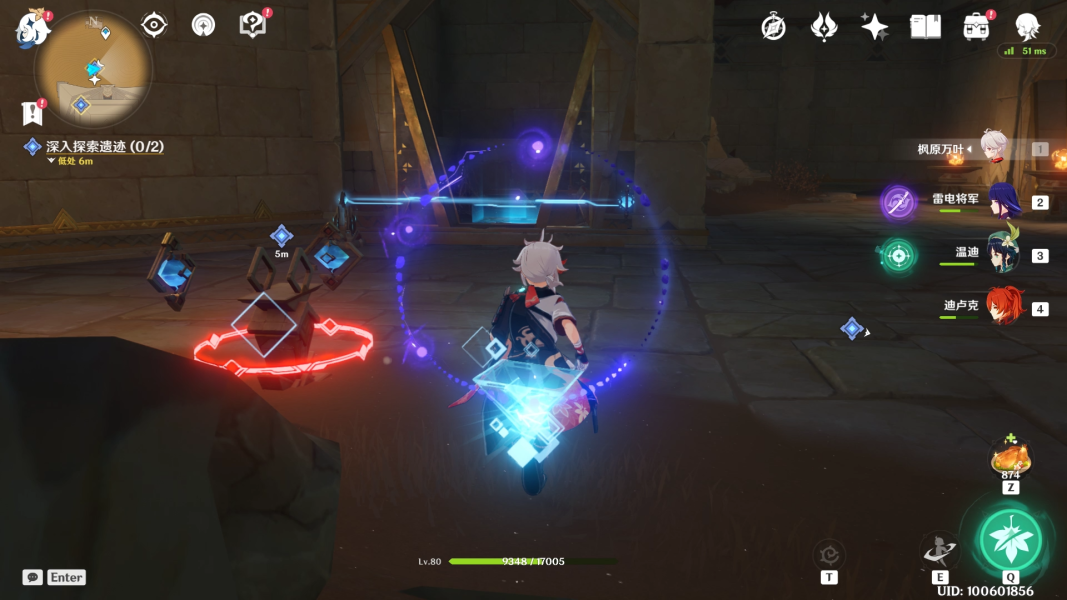
Task: Open the chat speech bubble
Action: pos(33,577)
